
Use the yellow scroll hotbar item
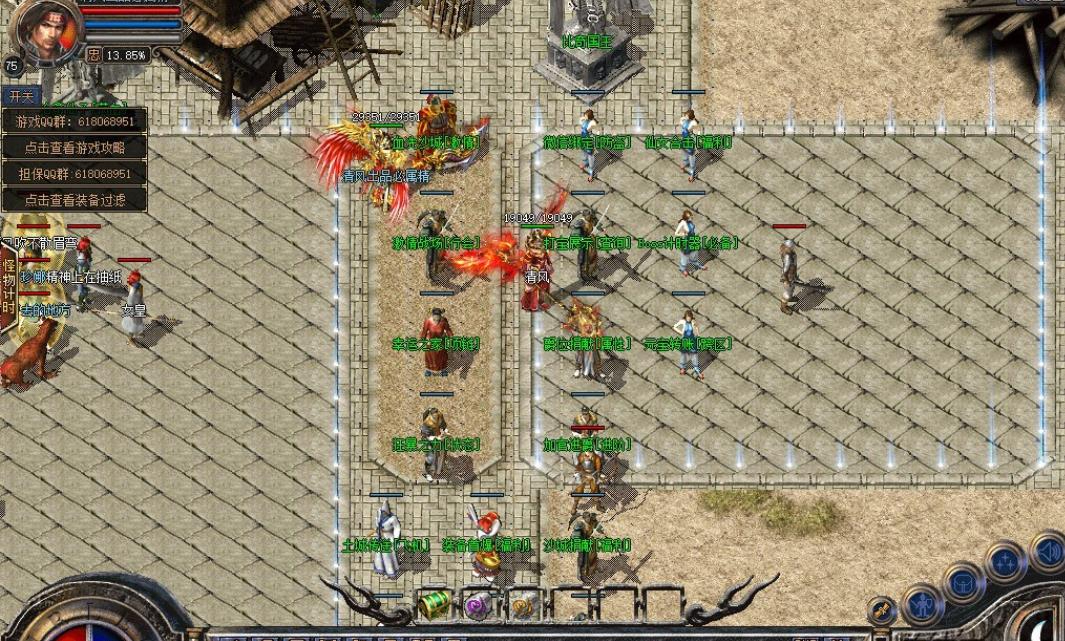coord(521,604)
